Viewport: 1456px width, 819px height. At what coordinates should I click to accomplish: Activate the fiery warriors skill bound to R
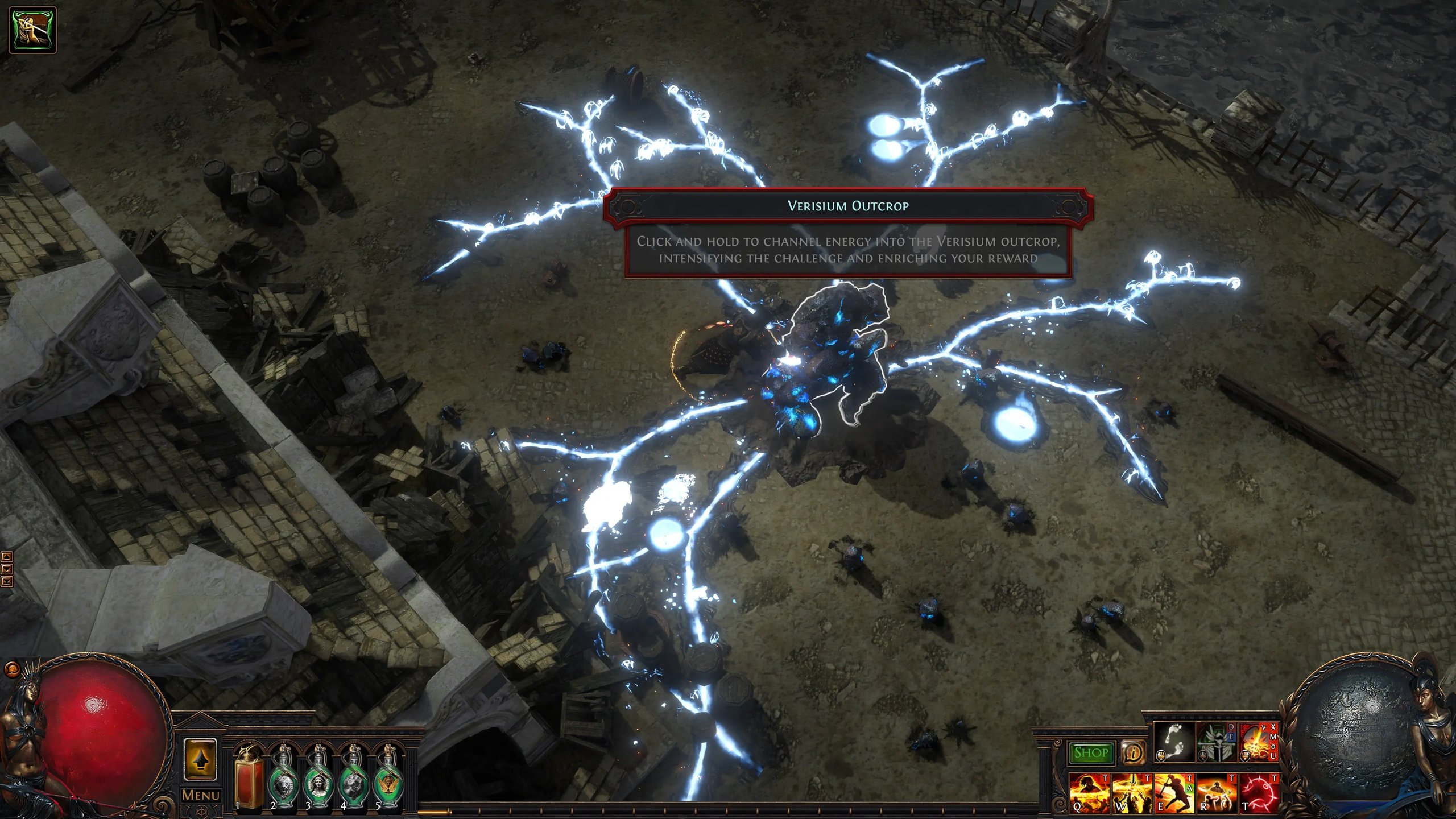[1216, 793]
